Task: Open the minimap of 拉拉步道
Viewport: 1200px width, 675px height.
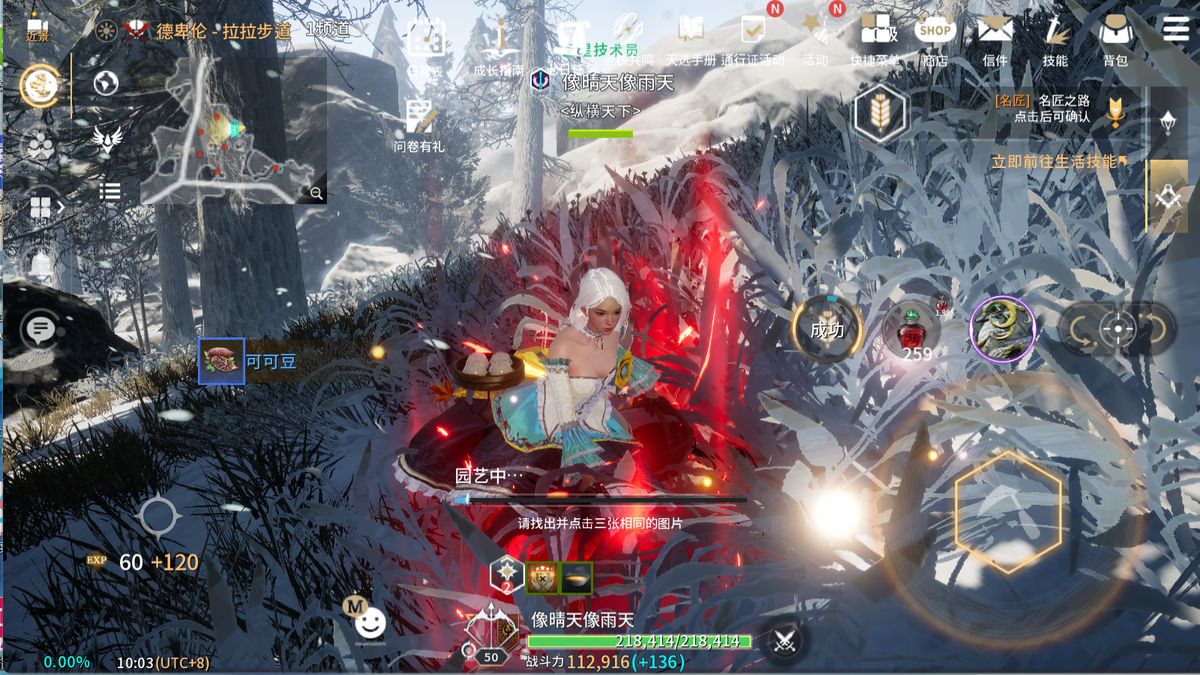Action: tap(232, 130)
